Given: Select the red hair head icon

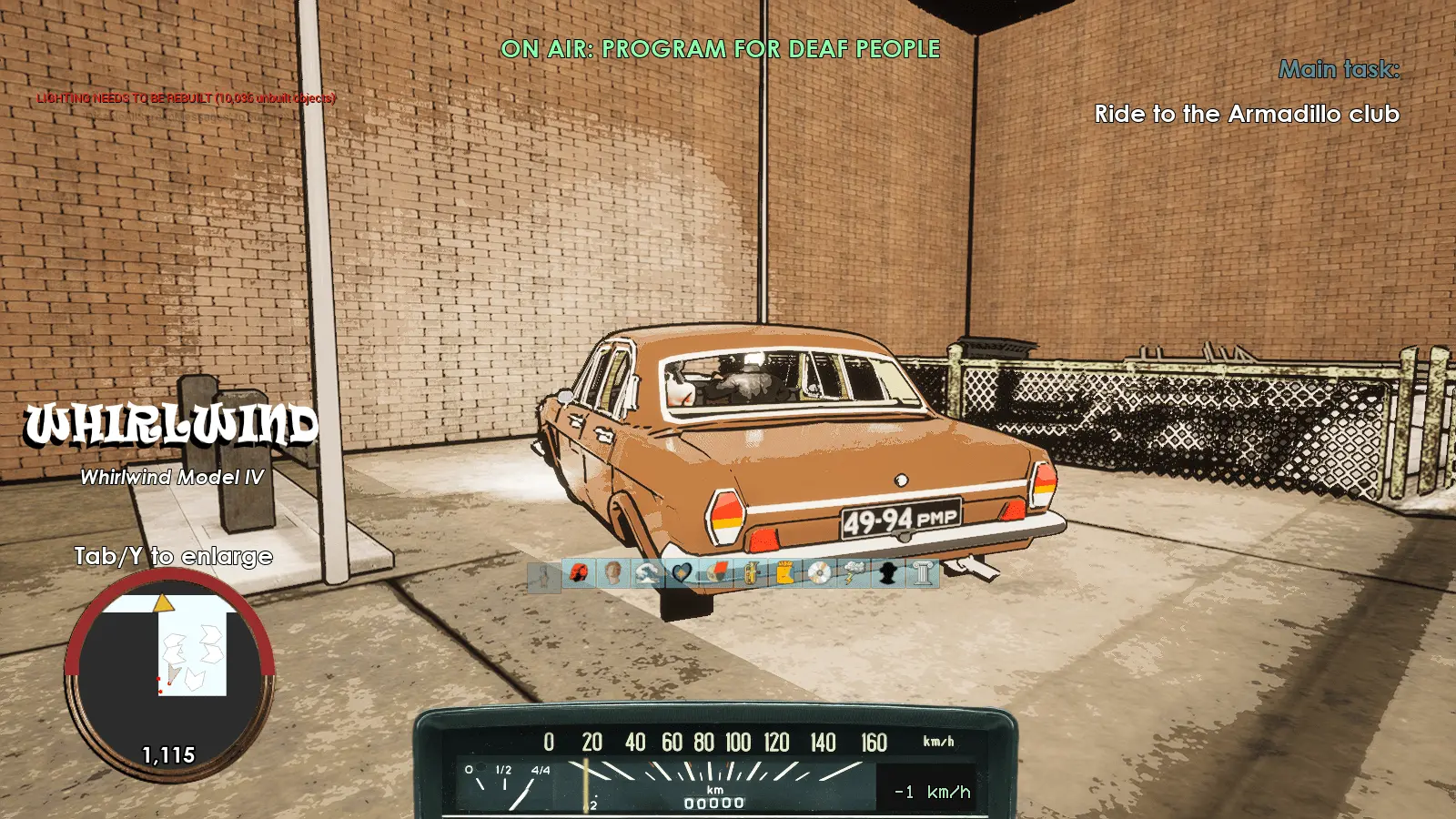Looking at the screenshot, I should pos(579,573).
